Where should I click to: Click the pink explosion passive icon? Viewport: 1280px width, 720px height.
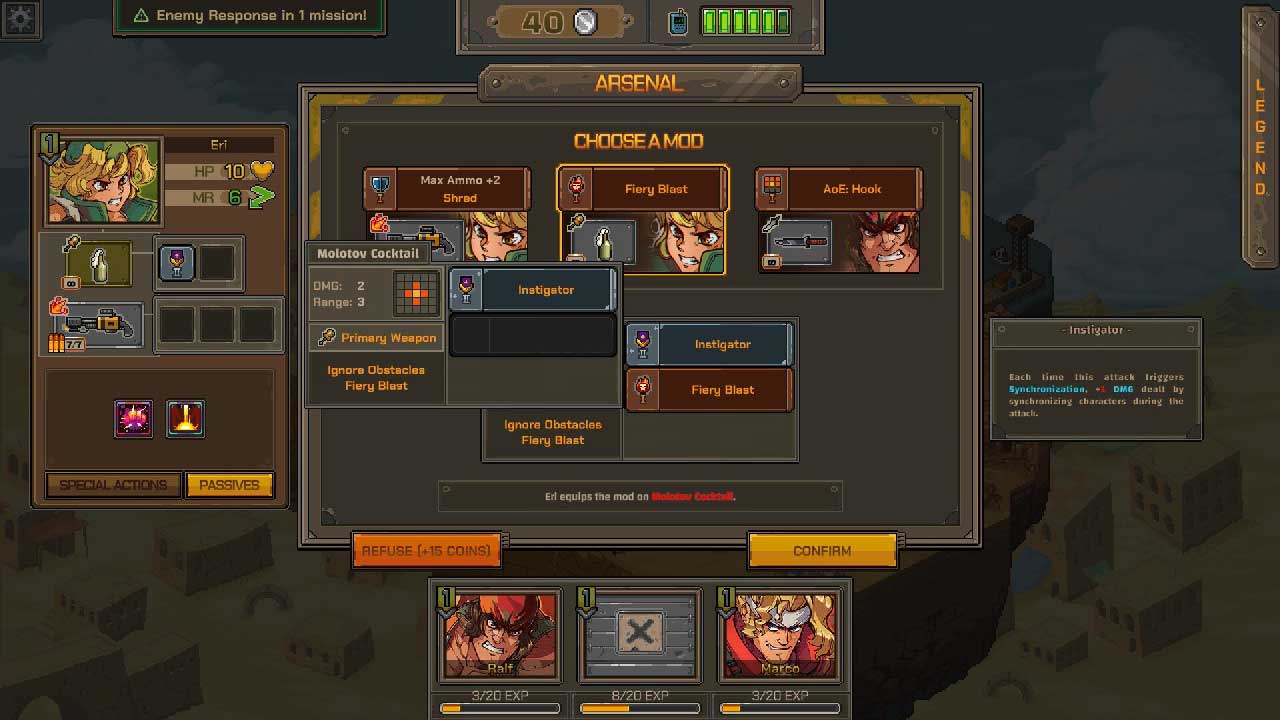point(133,419)
